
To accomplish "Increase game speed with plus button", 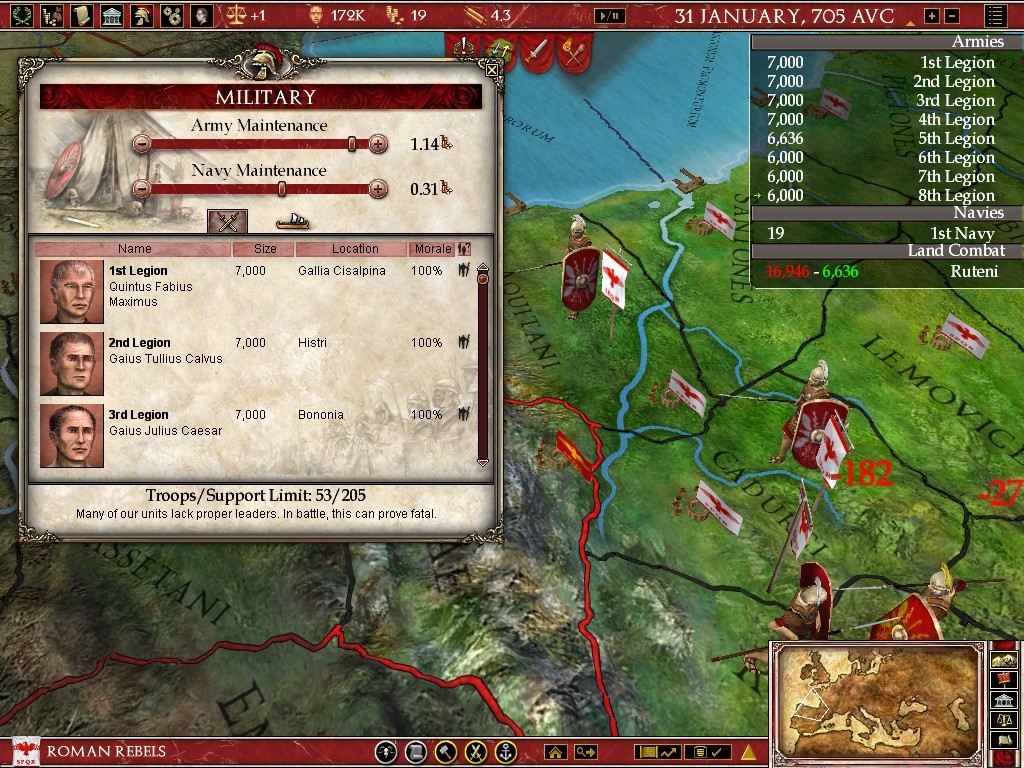I will pyautogui.click(x=932, y=16).
